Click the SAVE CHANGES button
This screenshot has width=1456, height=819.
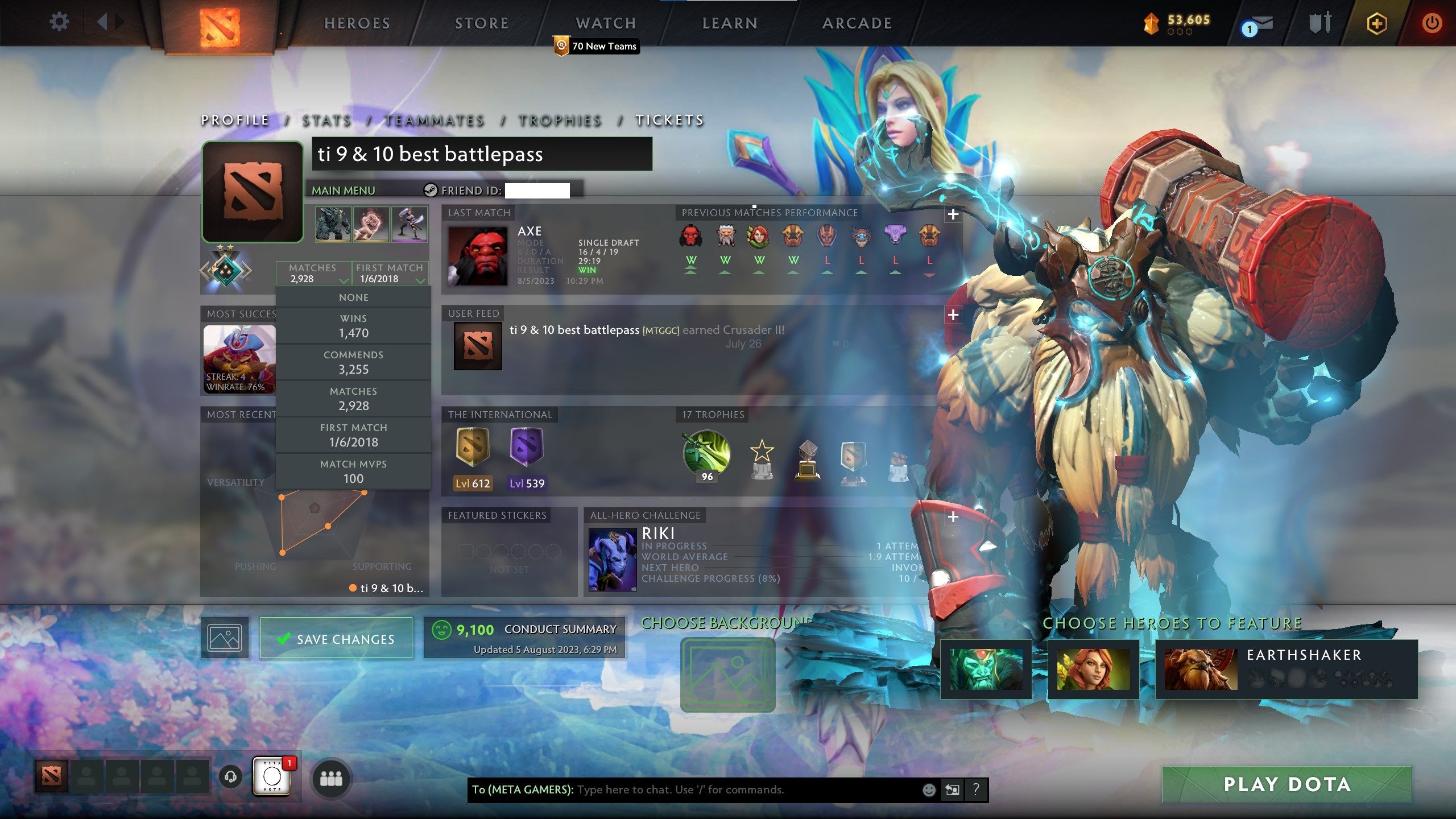[336, 638]
